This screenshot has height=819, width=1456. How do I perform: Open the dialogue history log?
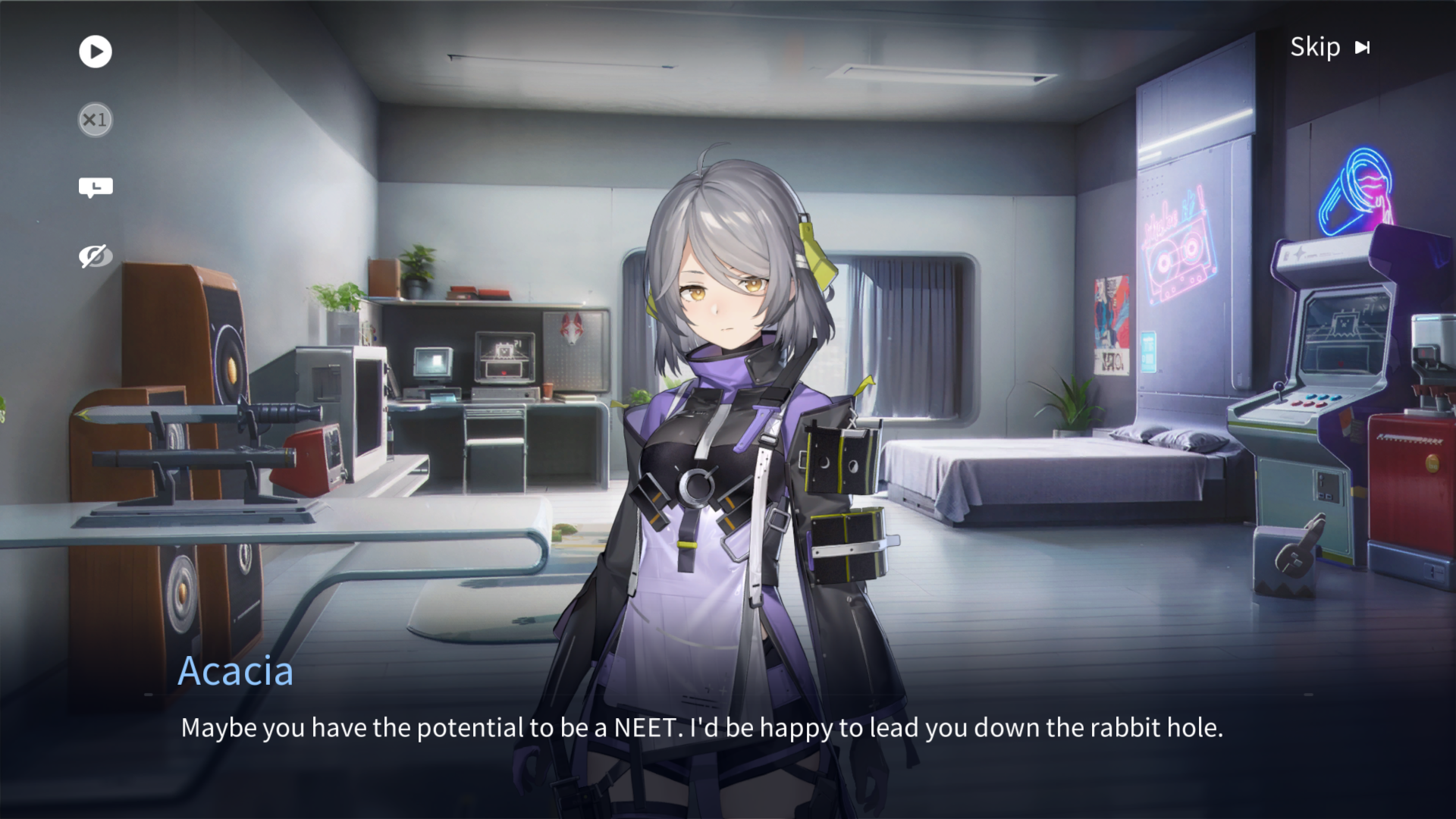[96, 187]
